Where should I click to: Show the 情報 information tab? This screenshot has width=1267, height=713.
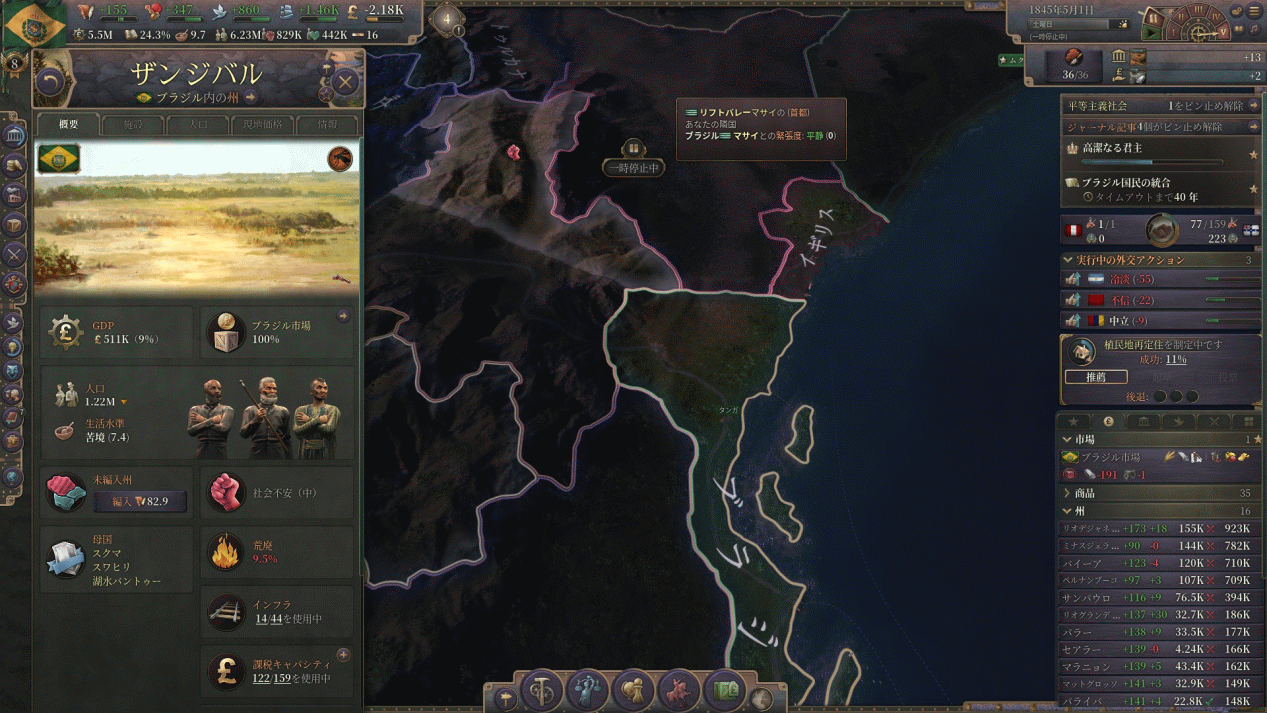click(x=327, y=125)
